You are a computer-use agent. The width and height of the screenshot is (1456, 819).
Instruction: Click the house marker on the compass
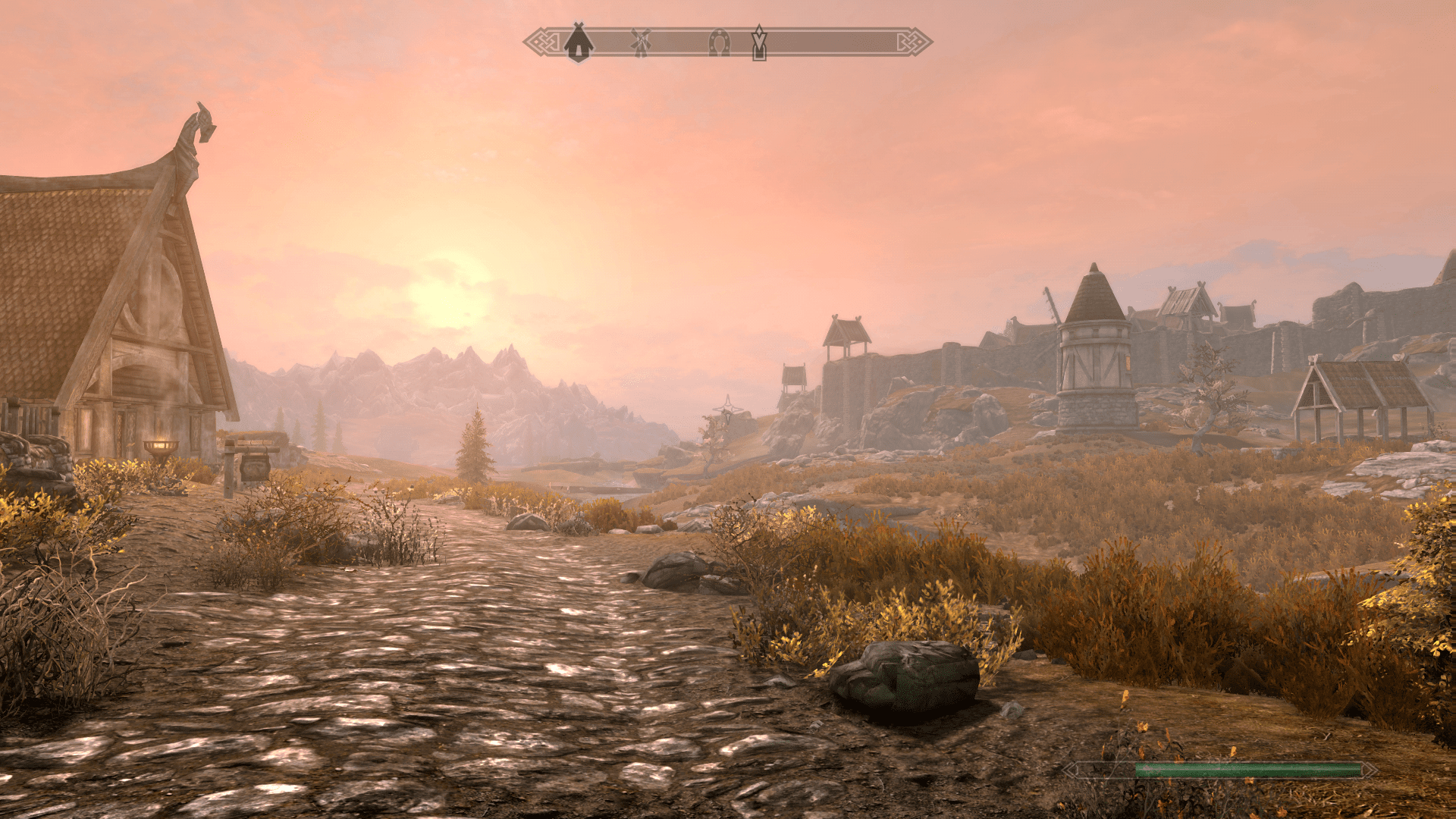(x=579, y=43)
